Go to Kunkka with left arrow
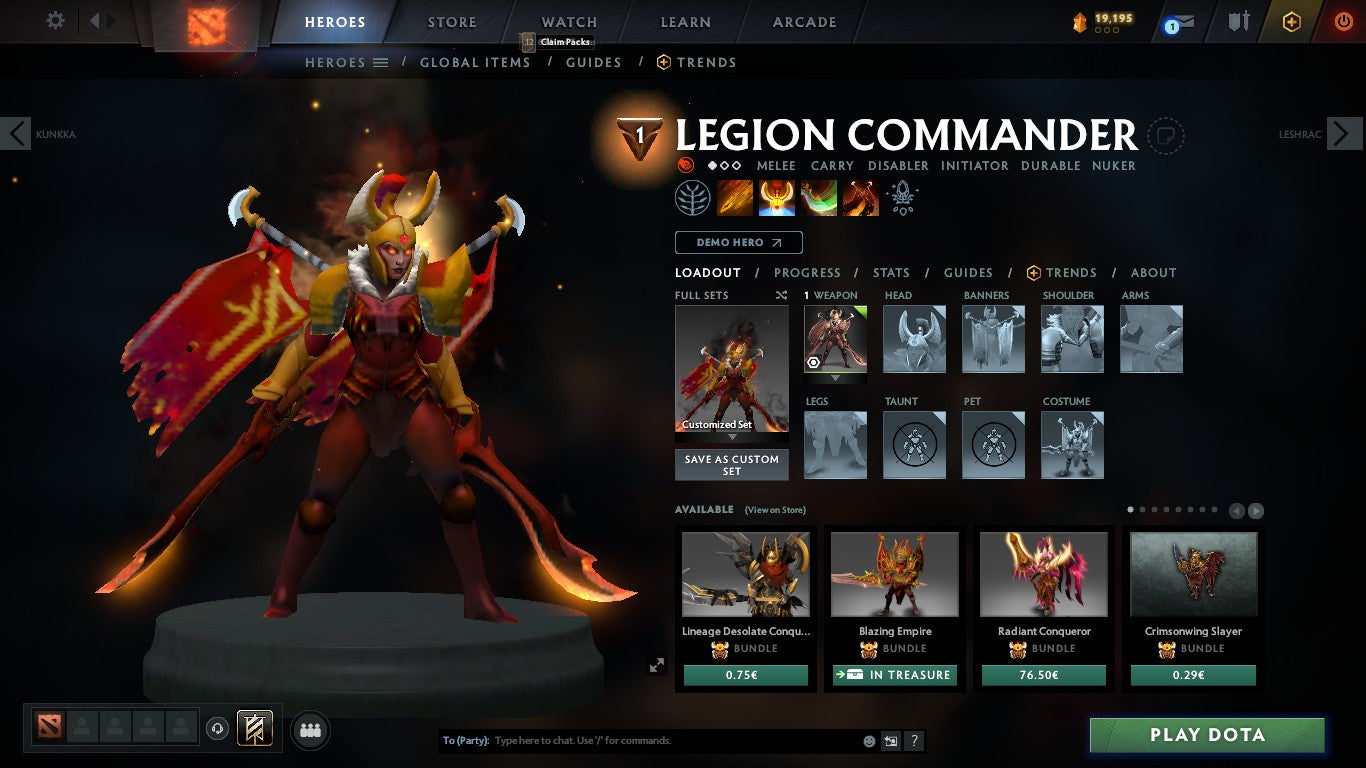 click(x=16, y=133)
